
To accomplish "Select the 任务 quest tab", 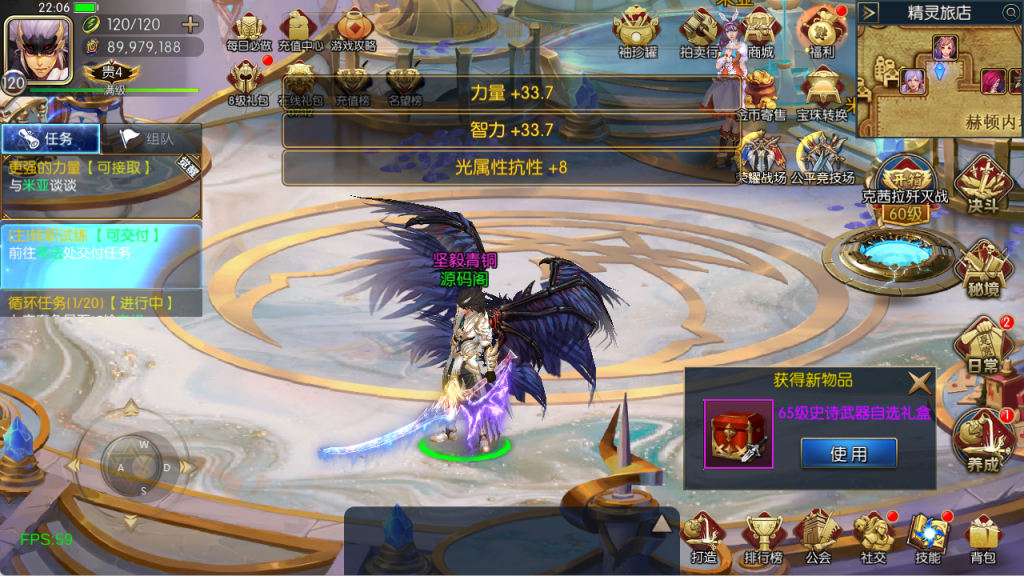I will (52, 140).
